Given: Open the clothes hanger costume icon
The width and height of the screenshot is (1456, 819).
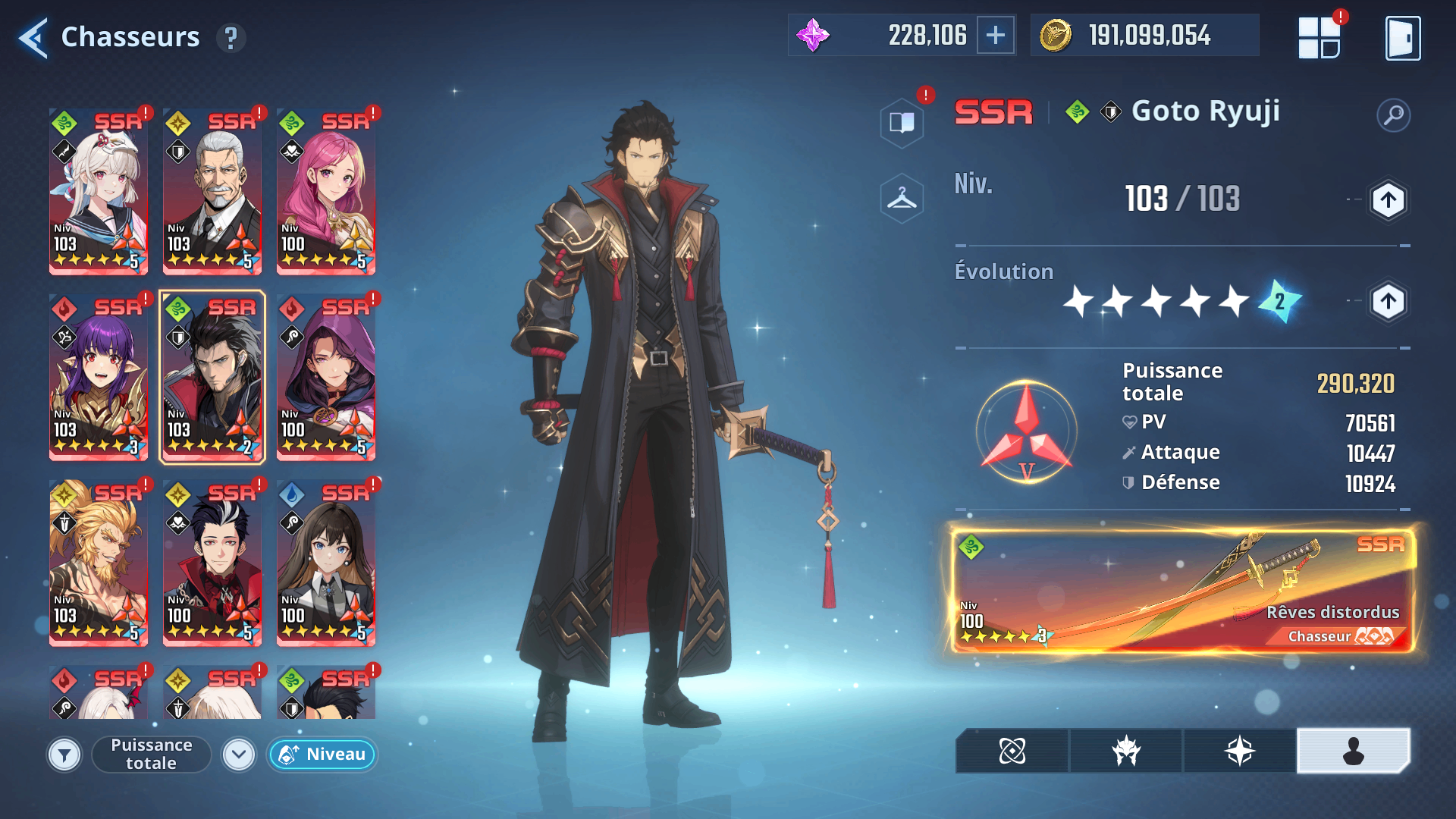Looking at the screenshot, I should [902, 199].
